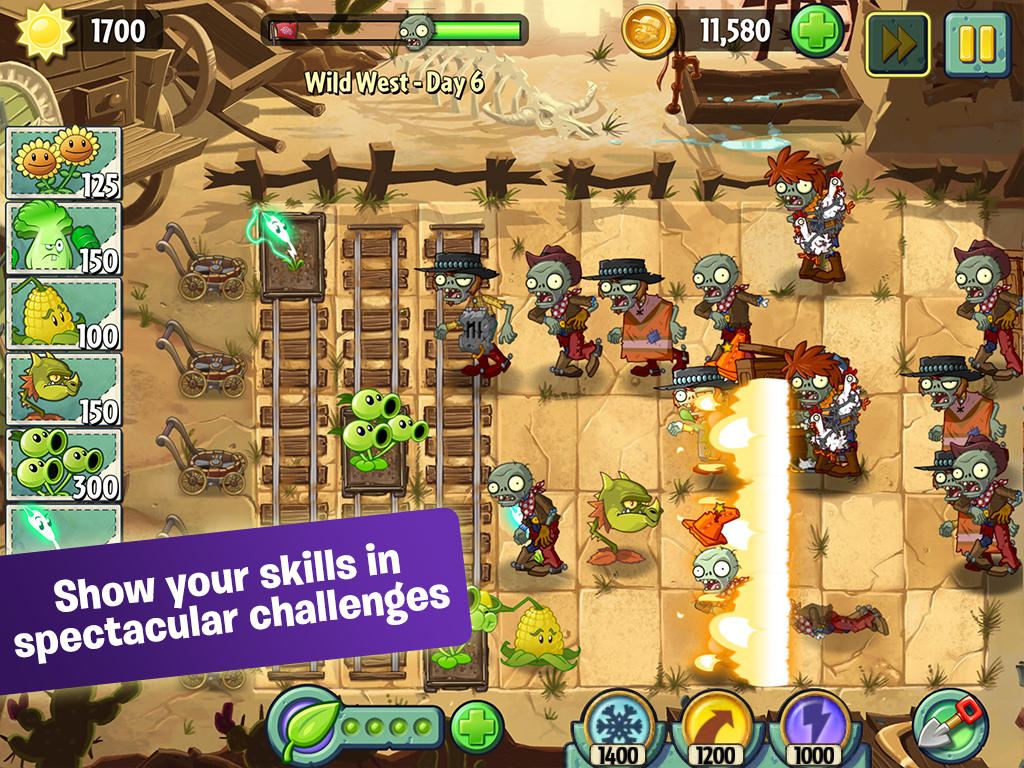The height and width of the screenshot is (768, 1024).
Task: Add more Plant Food with plus button
Action: coord(477,728)
